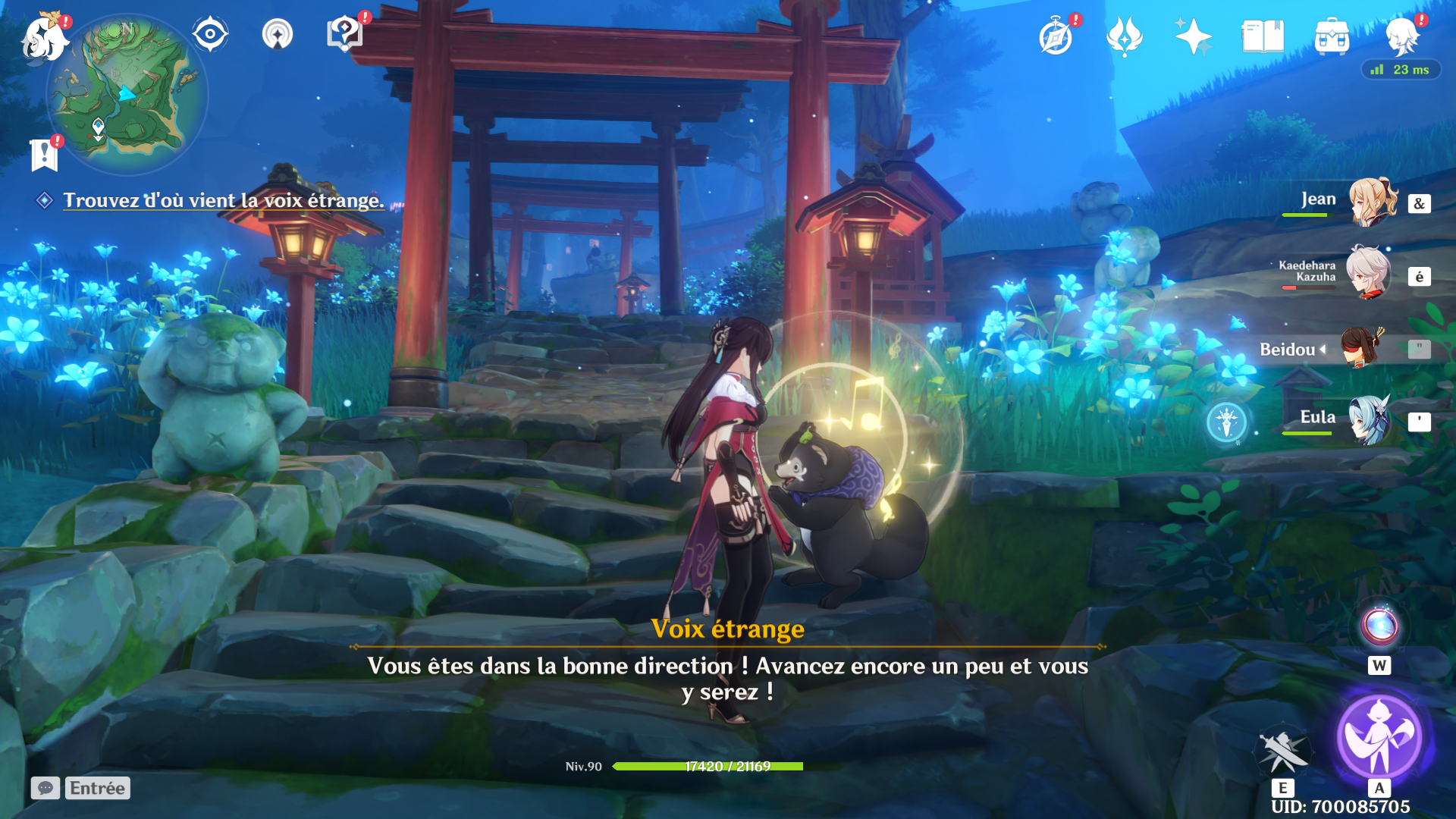Open the inventory backpack icon

click(1332, 36)
